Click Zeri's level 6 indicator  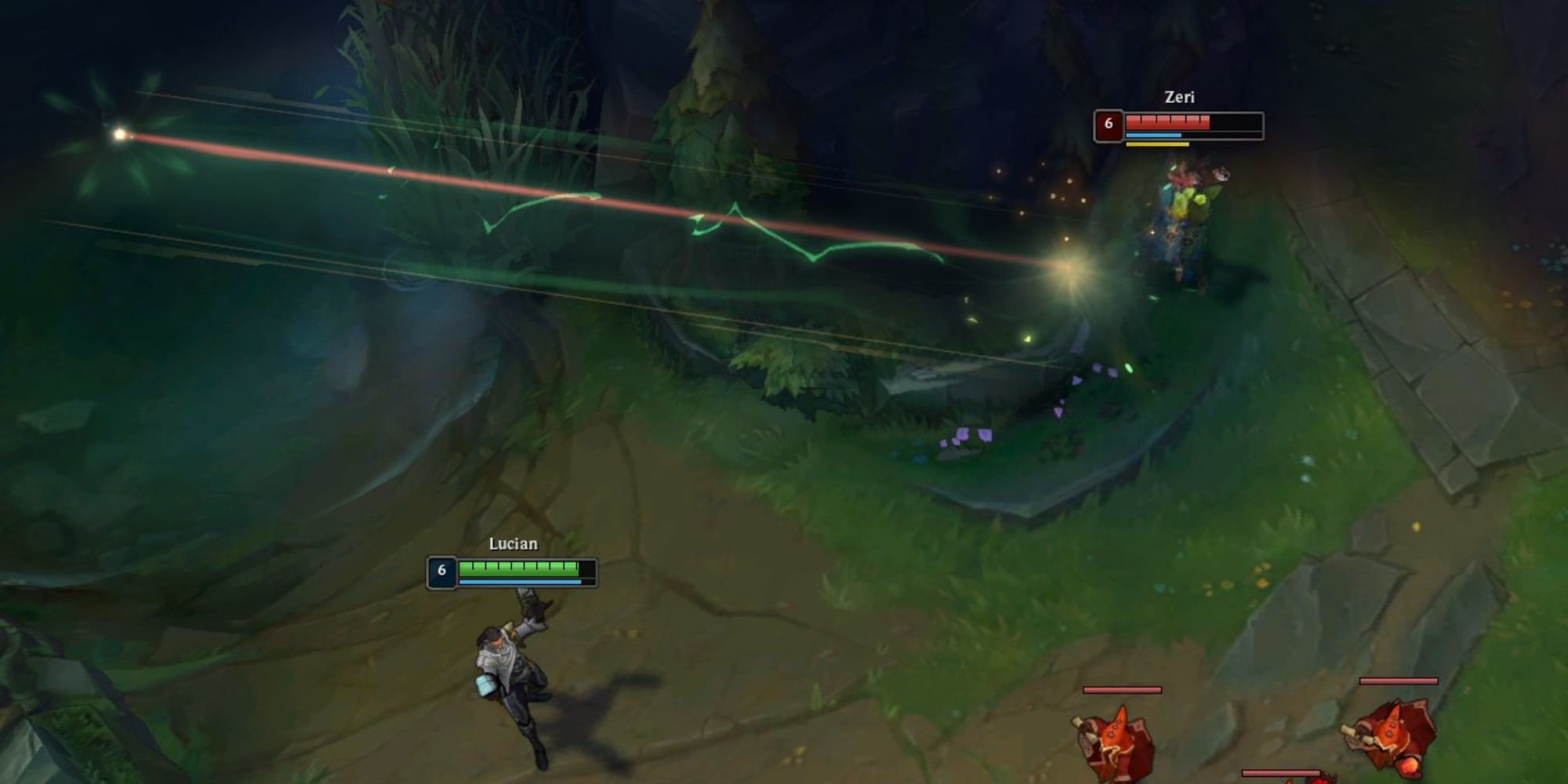(x=1110, y=122)
